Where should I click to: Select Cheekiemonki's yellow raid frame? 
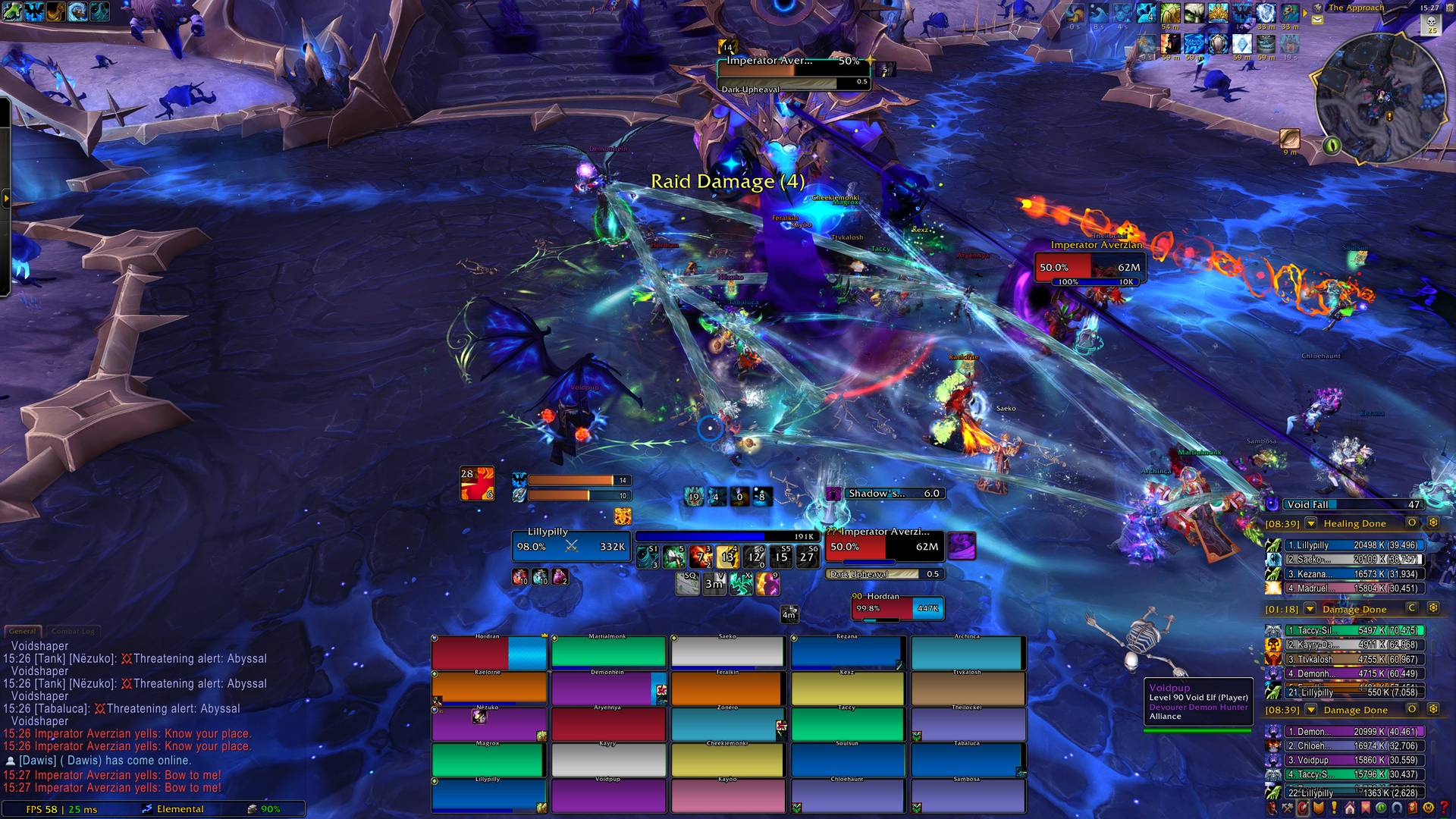726,761
